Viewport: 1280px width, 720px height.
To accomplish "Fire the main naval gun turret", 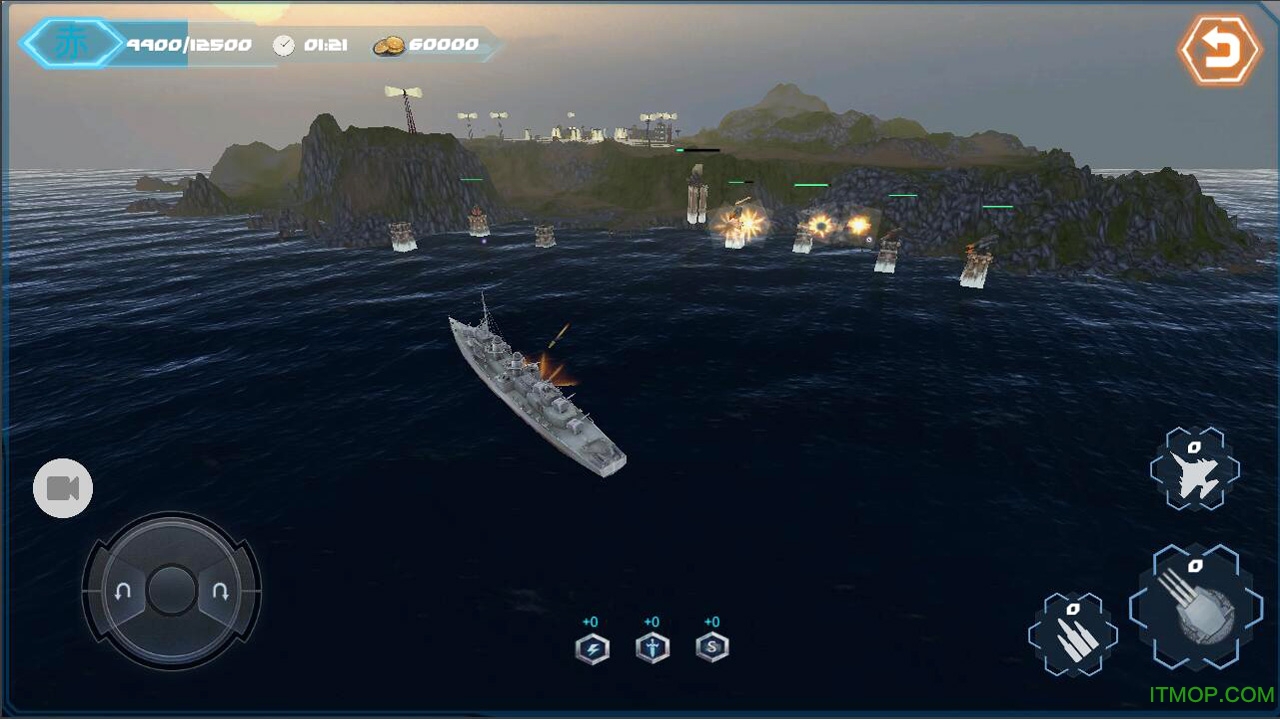I will click(x=1195, y=607).
